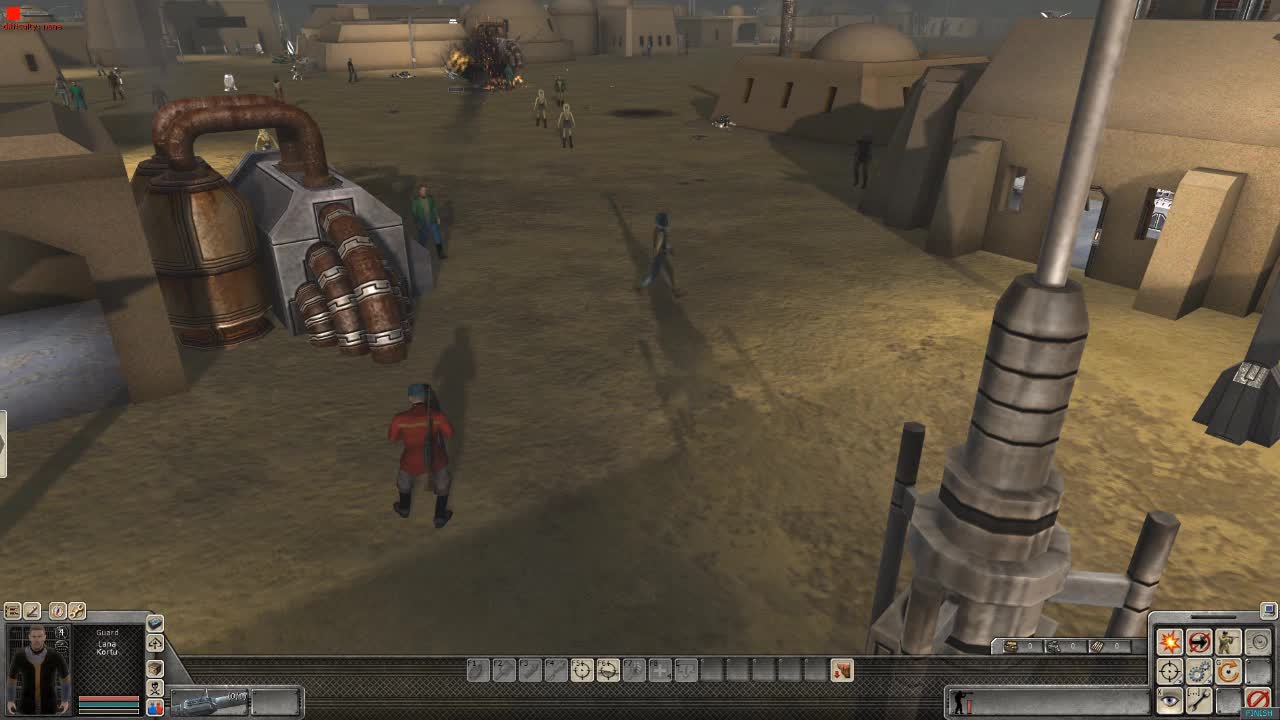Toggle the red cancel circle icon
The height and width of the screenshot is (720, 1280).
[x=1258, y=698]
